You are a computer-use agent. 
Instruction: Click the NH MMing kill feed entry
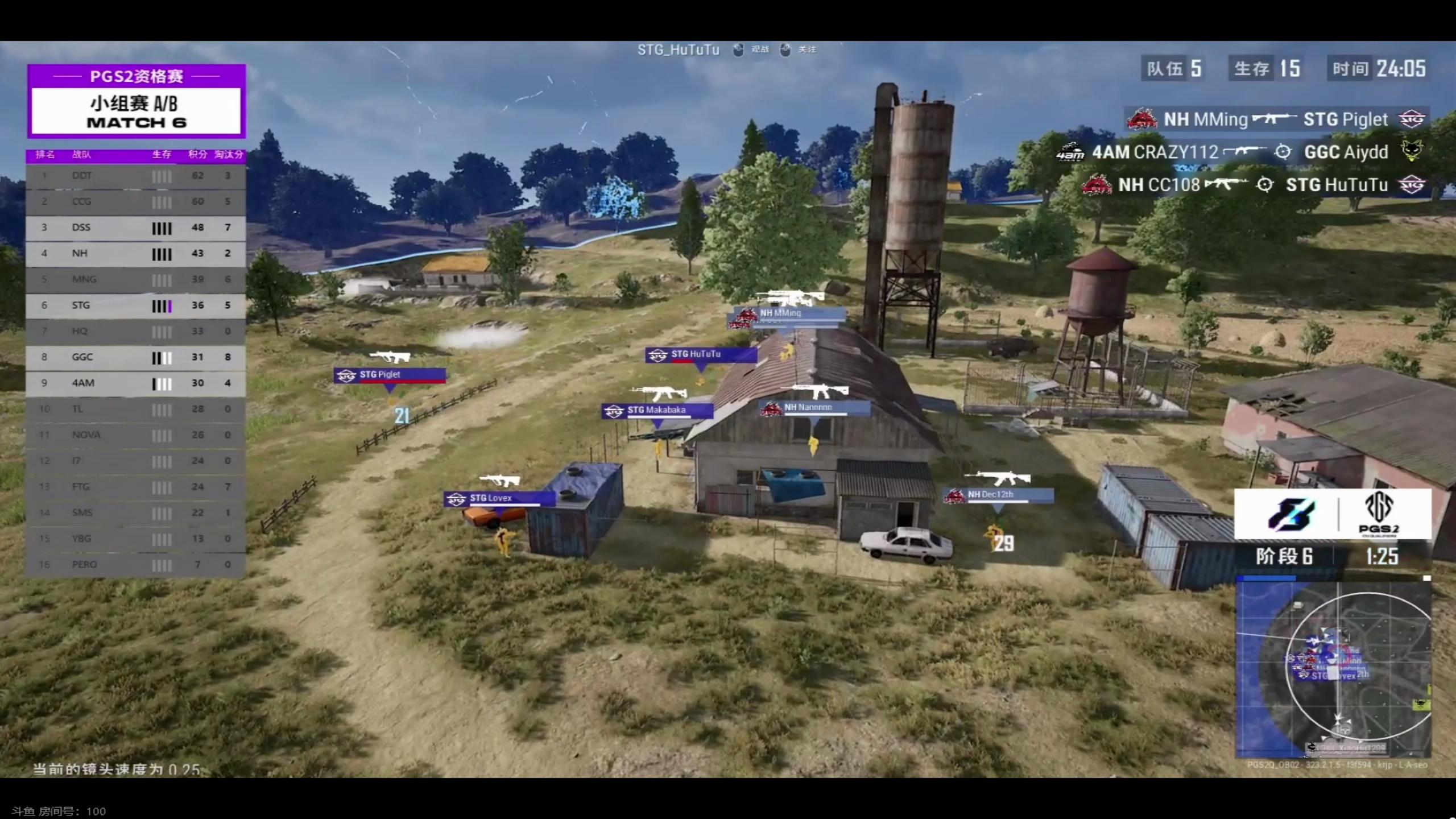(x=1276, y=119)
